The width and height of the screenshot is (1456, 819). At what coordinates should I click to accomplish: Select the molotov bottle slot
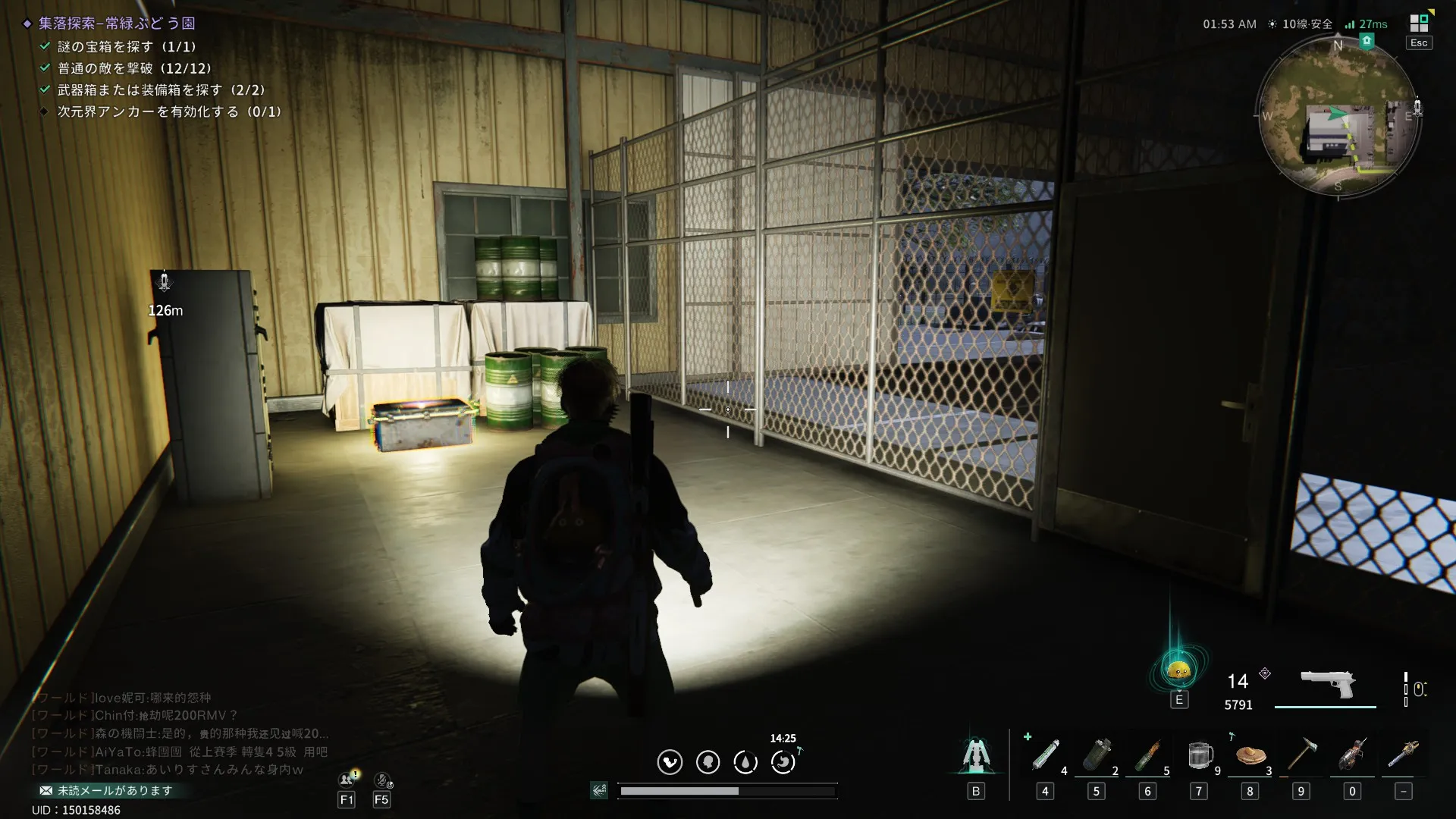click(1147, 756)
